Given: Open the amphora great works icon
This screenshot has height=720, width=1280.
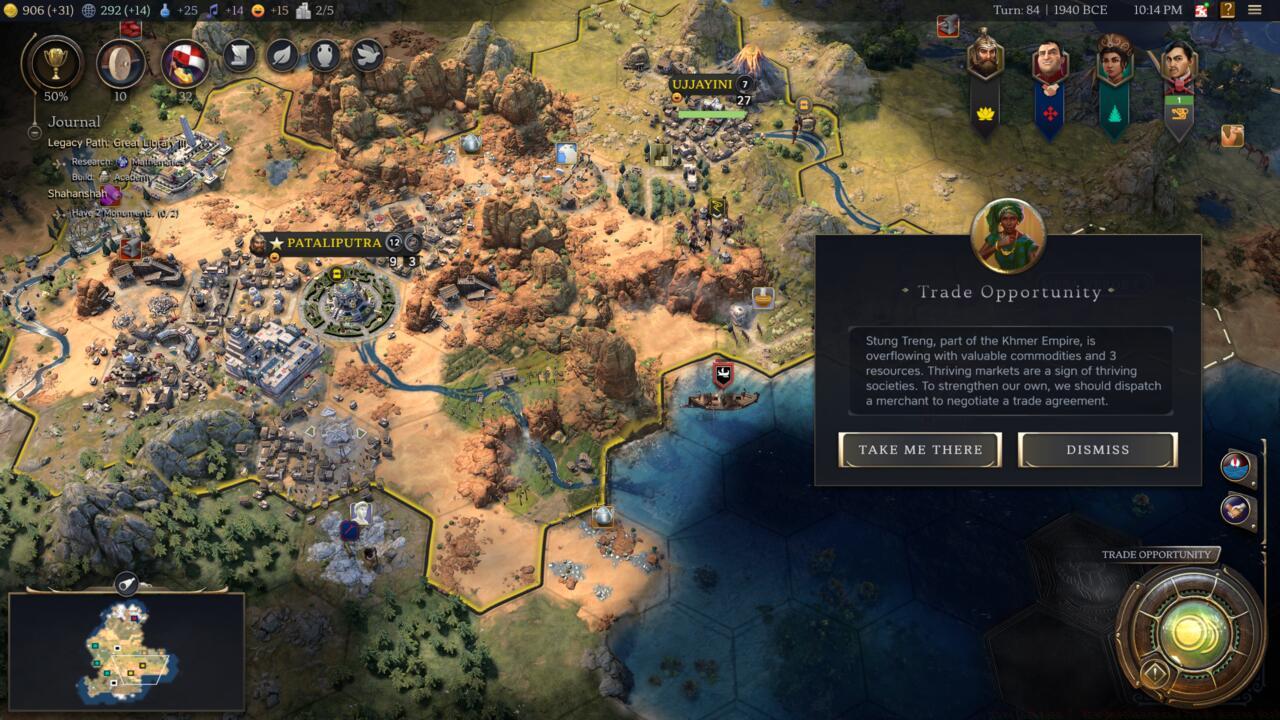Looking at the screenshot, I should tap(325, 54).
